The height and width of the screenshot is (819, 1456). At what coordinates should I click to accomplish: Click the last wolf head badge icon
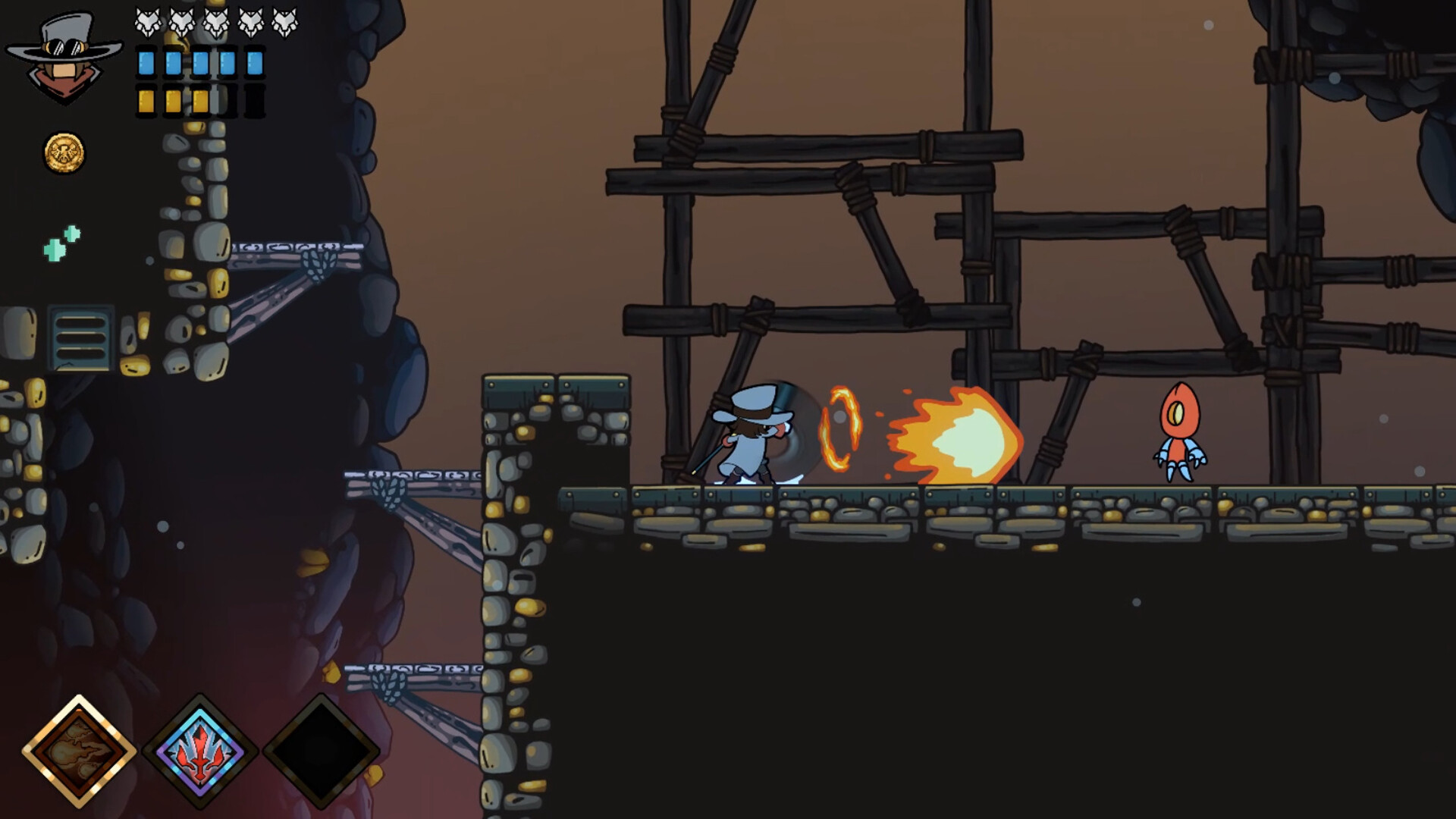tap(284, 21)
